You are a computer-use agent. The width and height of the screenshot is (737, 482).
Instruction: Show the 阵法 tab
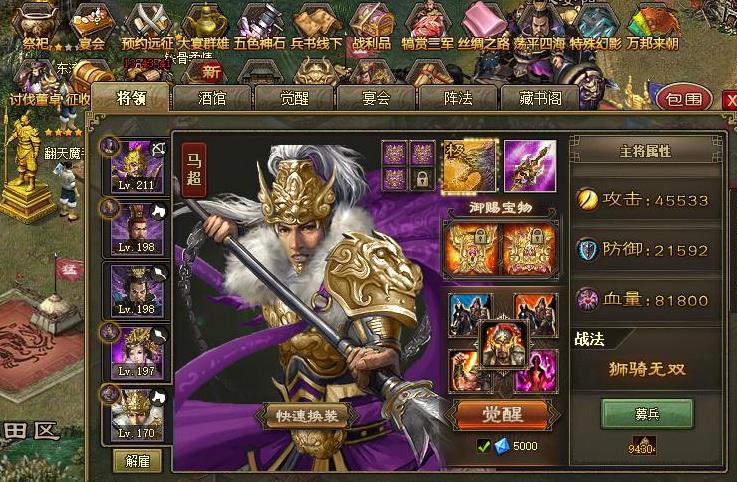click(457, 98)
